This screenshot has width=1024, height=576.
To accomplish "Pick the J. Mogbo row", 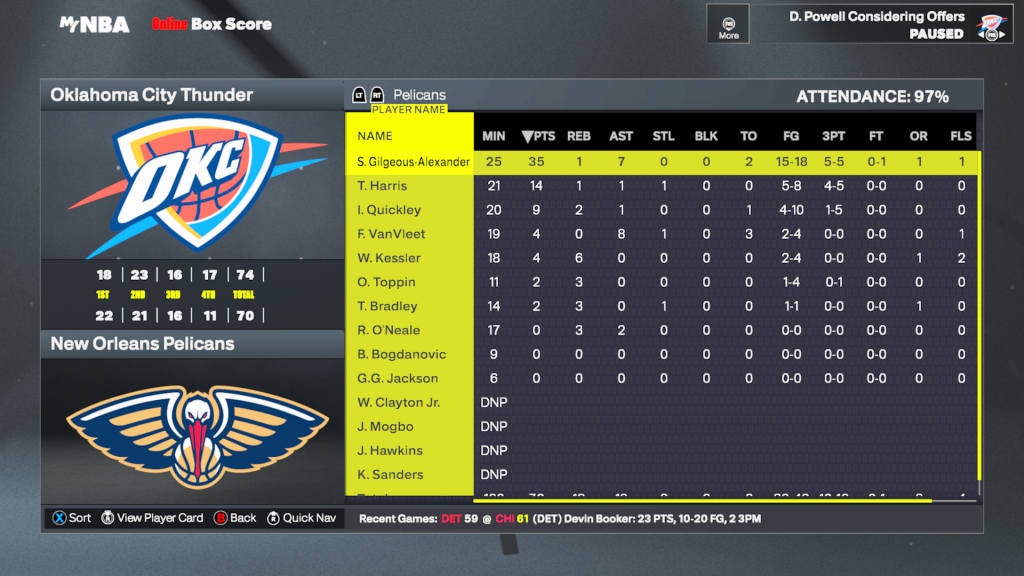I will coord(385,426).
